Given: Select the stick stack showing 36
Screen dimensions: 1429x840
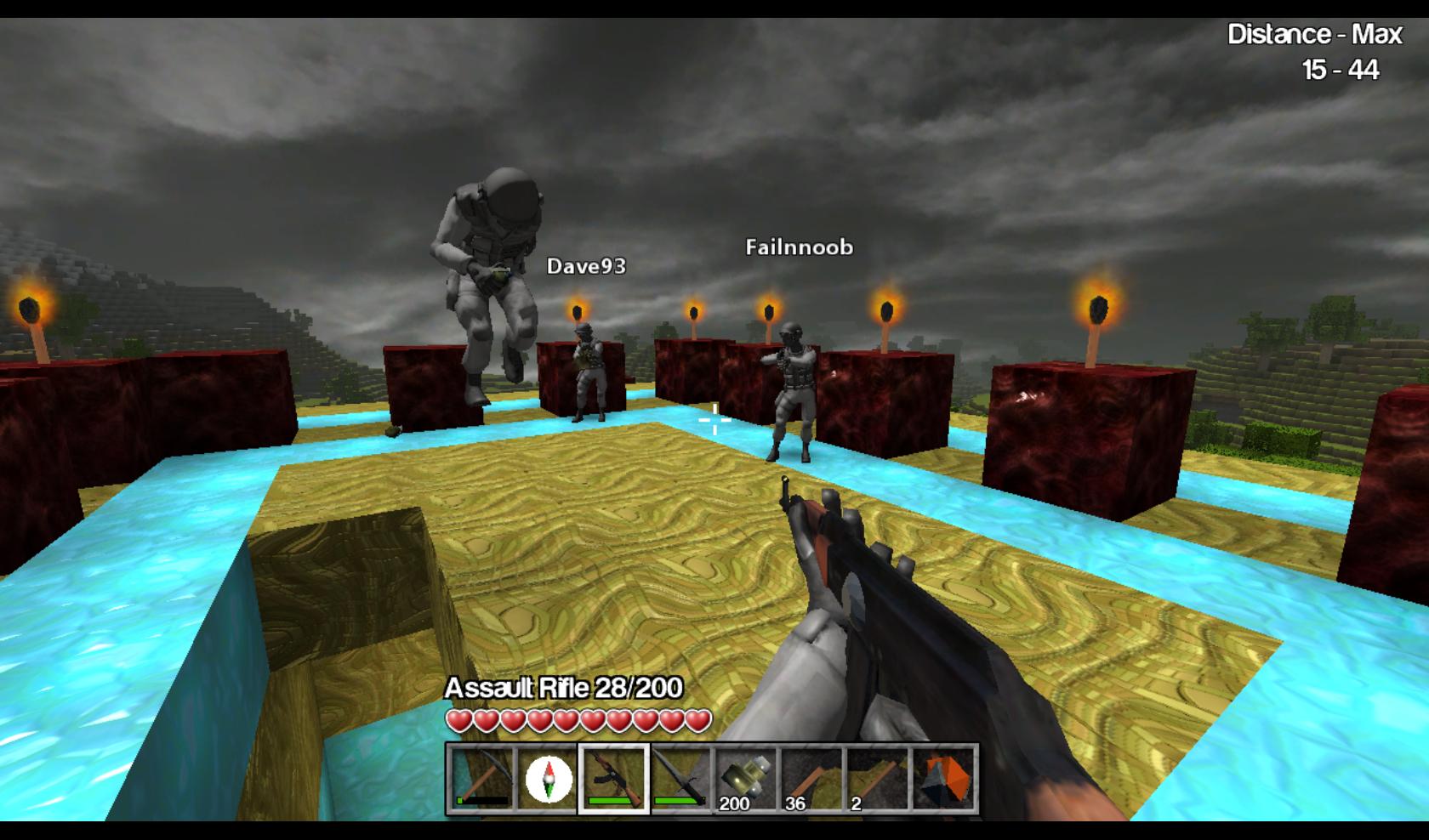Looking at the screenshot, I should [x=812, y=779].
